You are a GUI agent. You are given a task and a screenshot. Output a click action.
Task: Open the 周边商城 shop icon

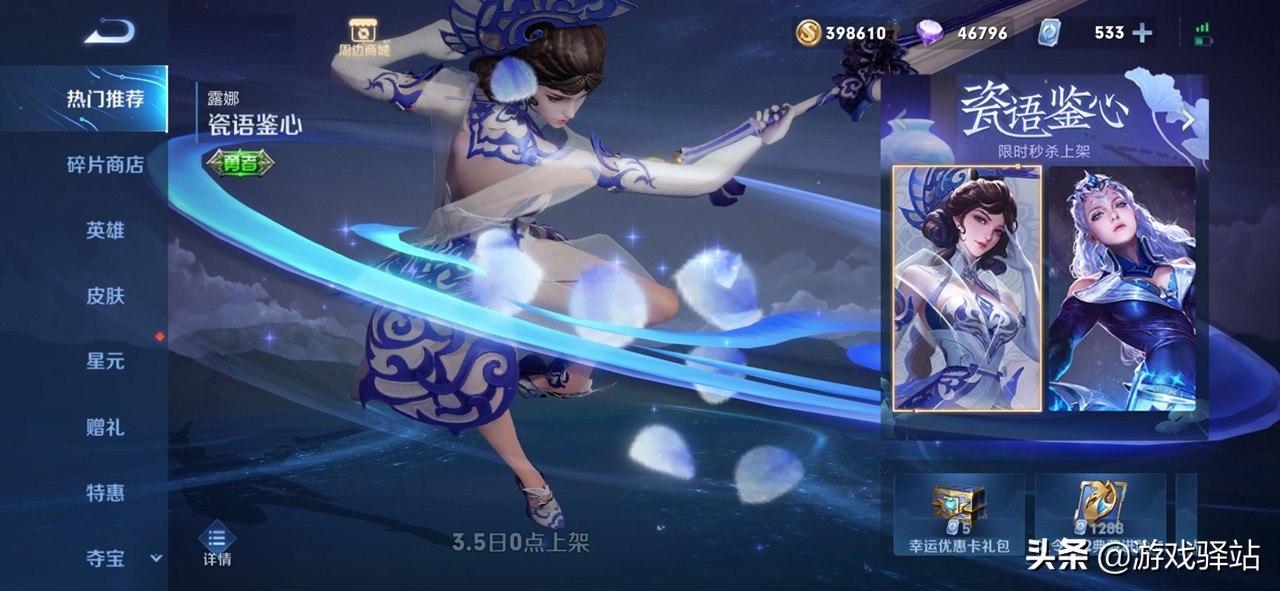(x=363, y=37)
